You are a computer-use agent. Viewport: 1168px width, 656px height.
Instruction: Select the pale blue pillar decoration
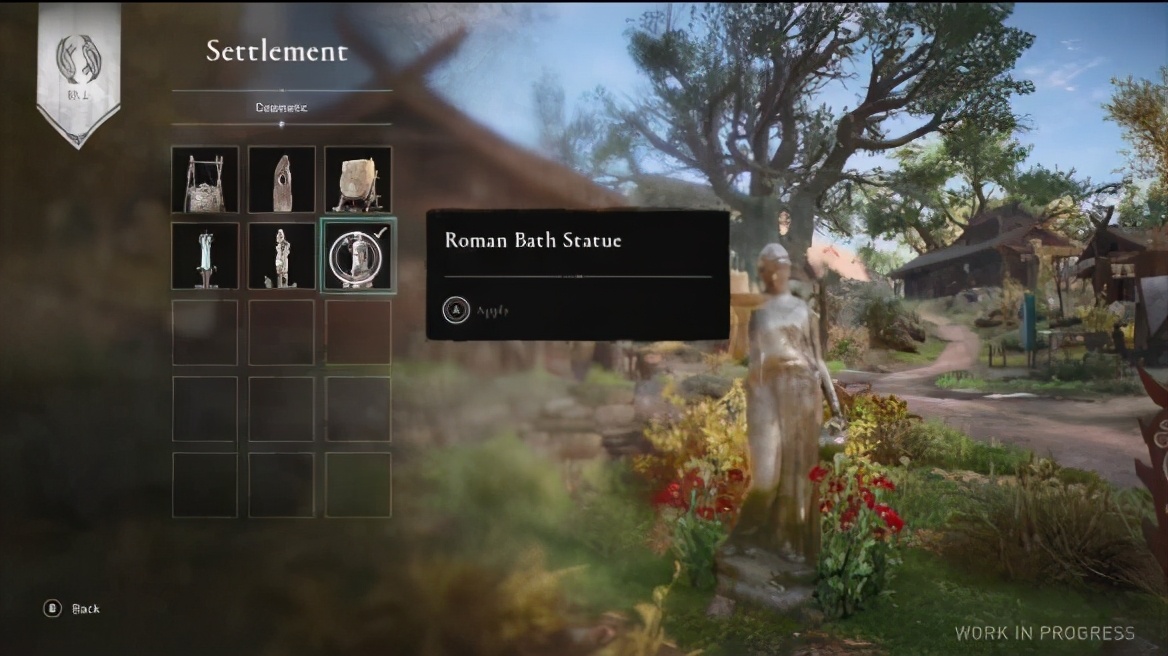tap(205, 256)
